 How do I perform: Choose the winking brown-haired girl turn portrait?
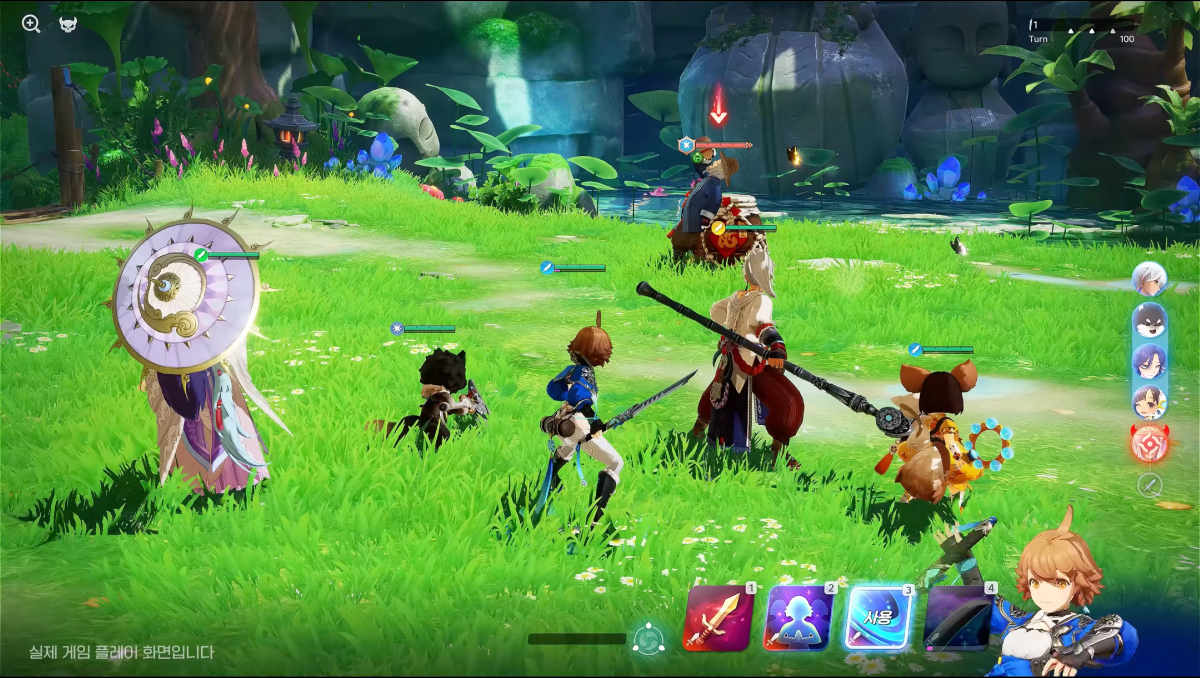pyautogui.click(x=1150, y=402)
